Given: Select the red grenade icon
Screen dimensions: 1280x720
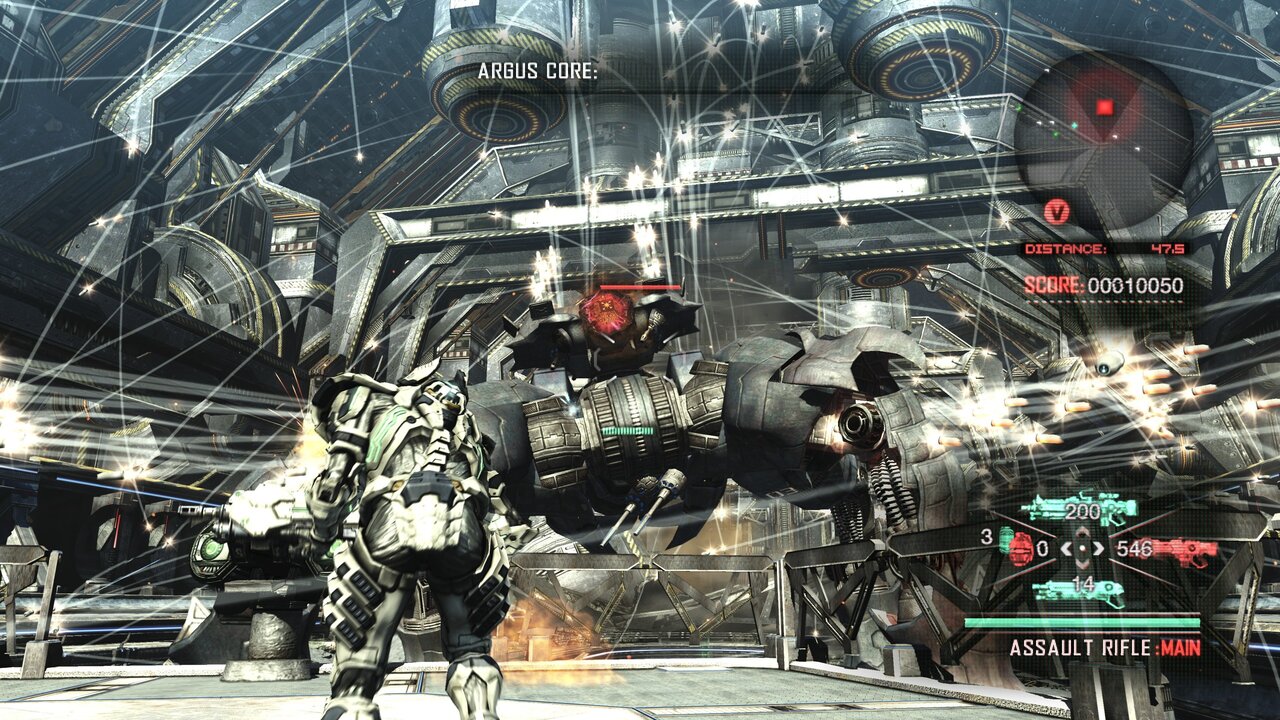Looking at the screenshot, I should click(x=1021, y=549).
